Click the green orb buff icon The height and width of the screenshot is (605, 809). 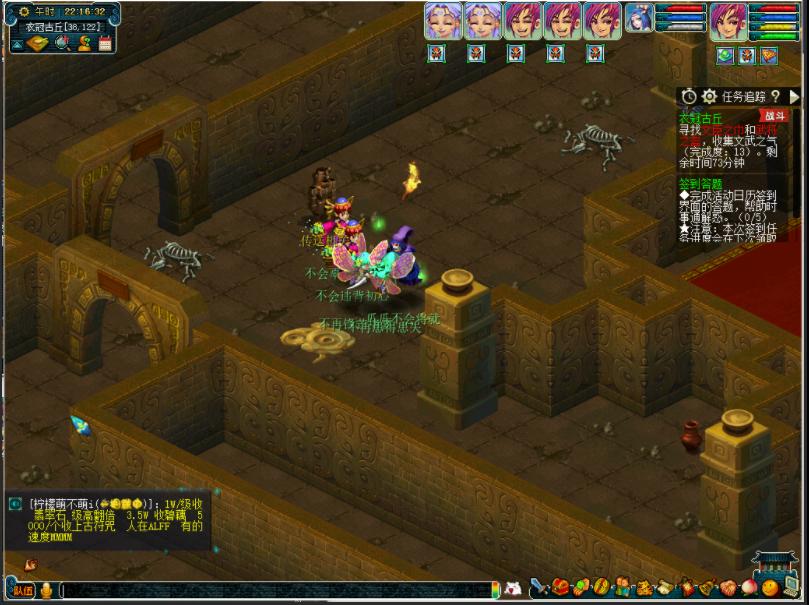click(724, 56)
